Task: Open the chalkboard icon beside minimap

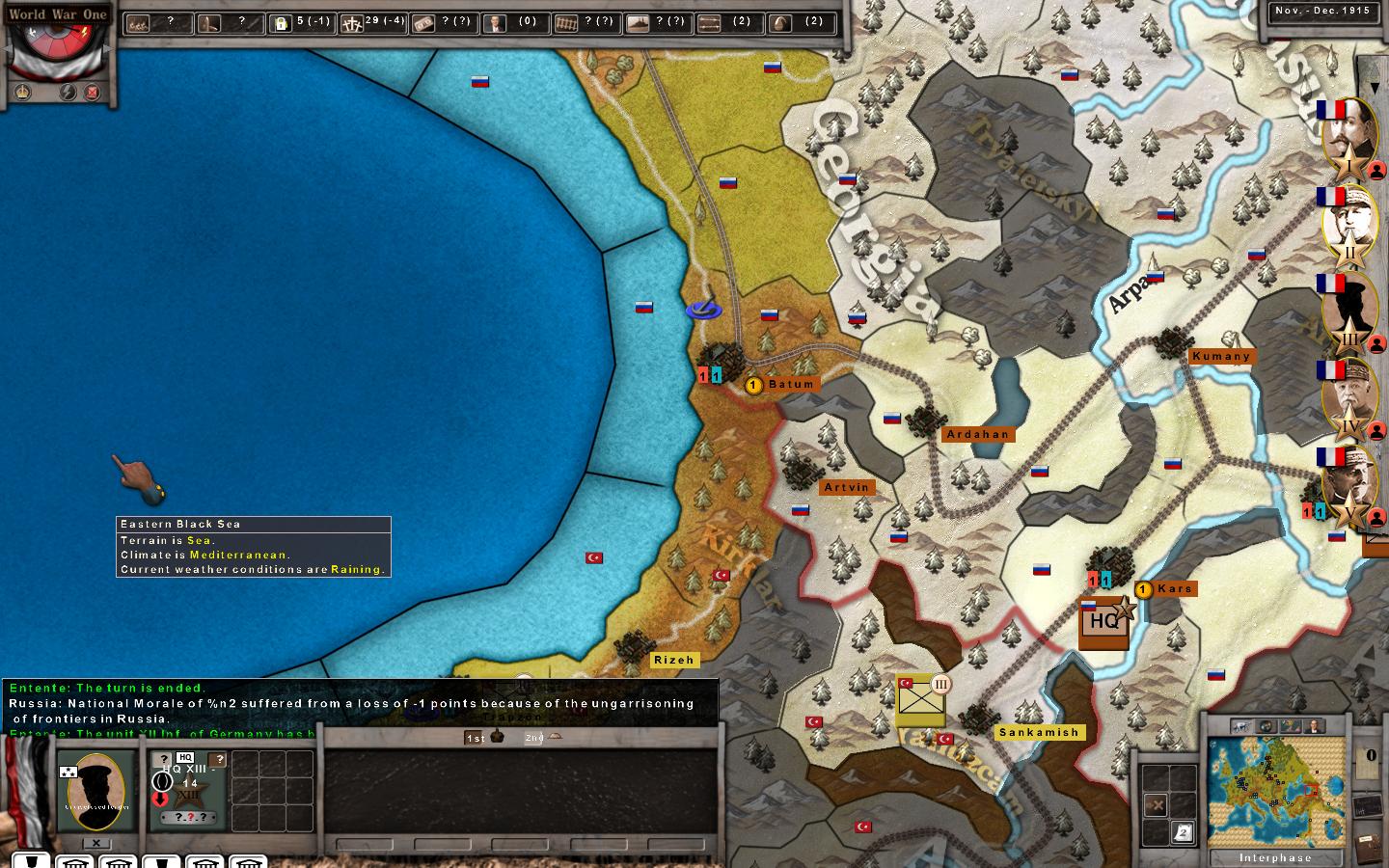Action: click(1367, 807)
